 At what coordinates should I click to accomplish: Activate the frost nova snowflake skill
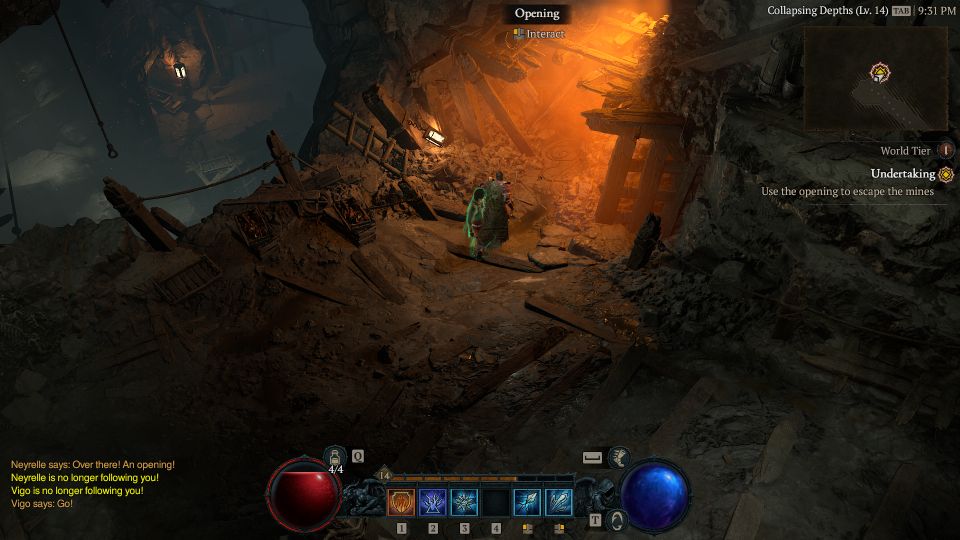tap(464, 501)
